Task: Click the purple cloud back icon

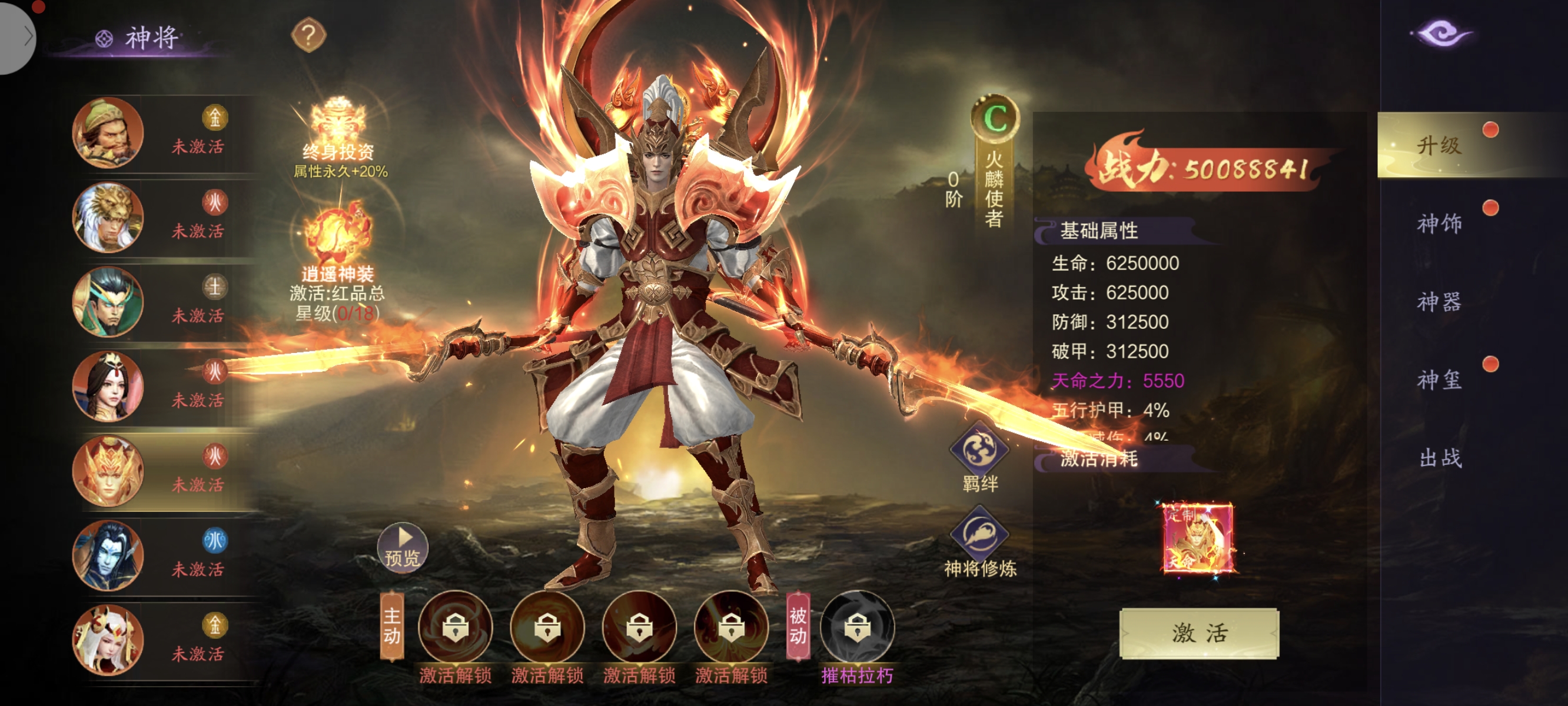Action: (x=1441, y=34)
